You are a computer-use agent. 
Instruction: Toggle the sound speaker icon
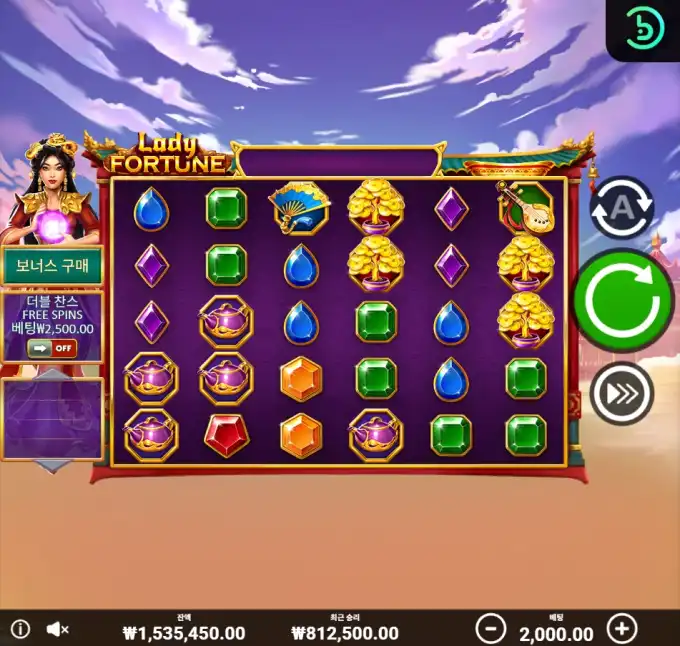[x=57, y=629]
